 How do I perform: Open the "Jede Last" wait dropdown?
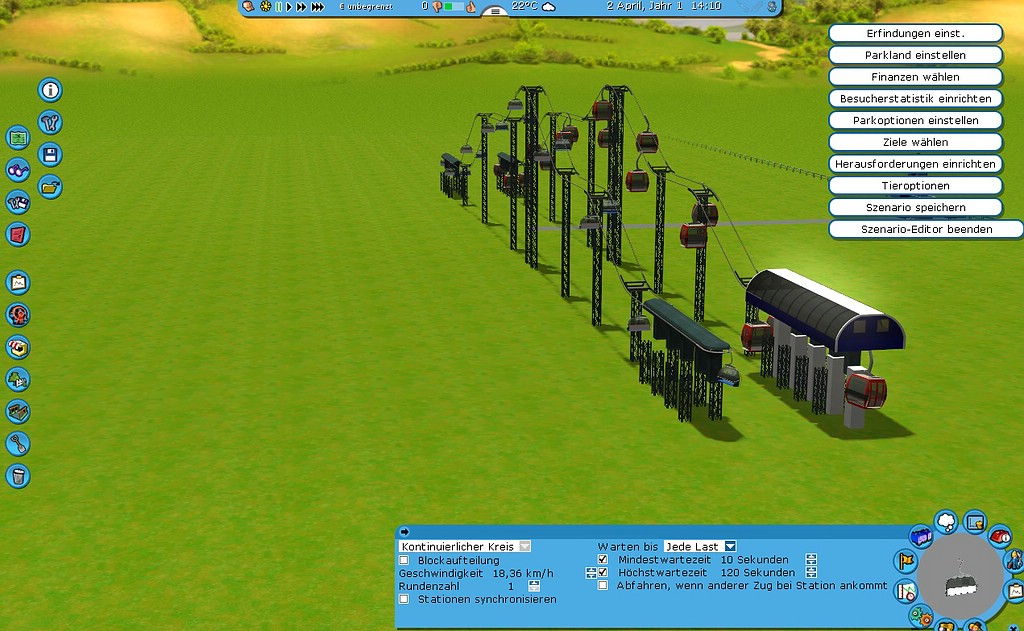coord(730,546)
